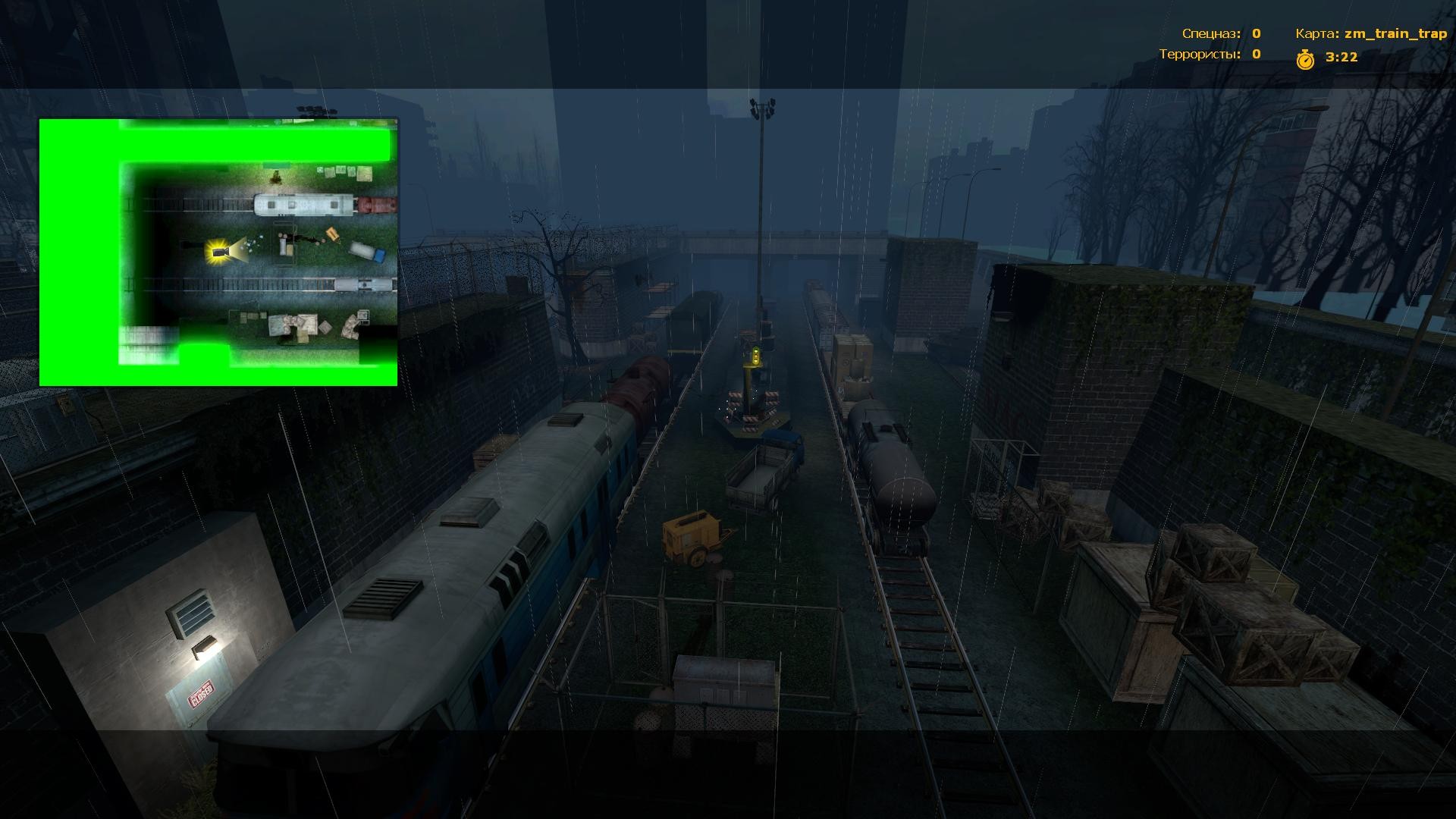Image resolution: width=1456 pixels, height=819 pixels.
Task: Click the stopwatch timer icon in the HUD
Action: pos(1306,60)
